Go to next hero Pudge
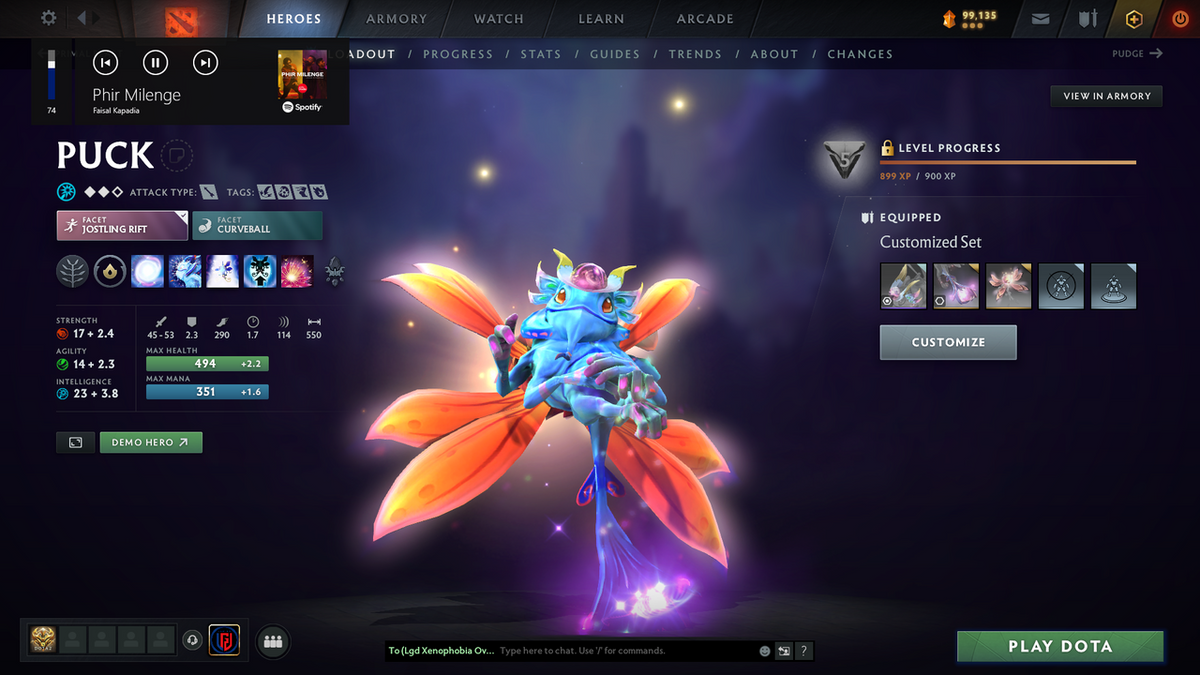This screenshot has width=1200, height=675. 1137,54
